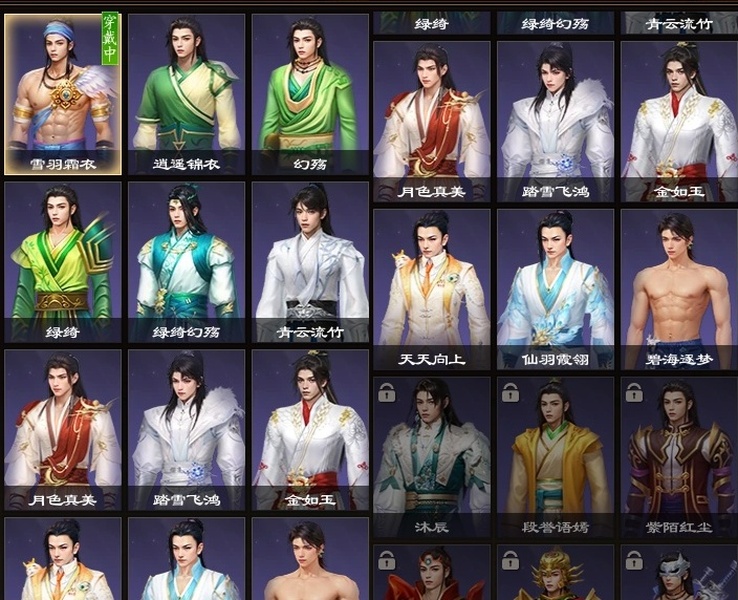Select the locked 沐辰 costume
This screenshot has width=738, height=600.
click(x=432, y=456)
